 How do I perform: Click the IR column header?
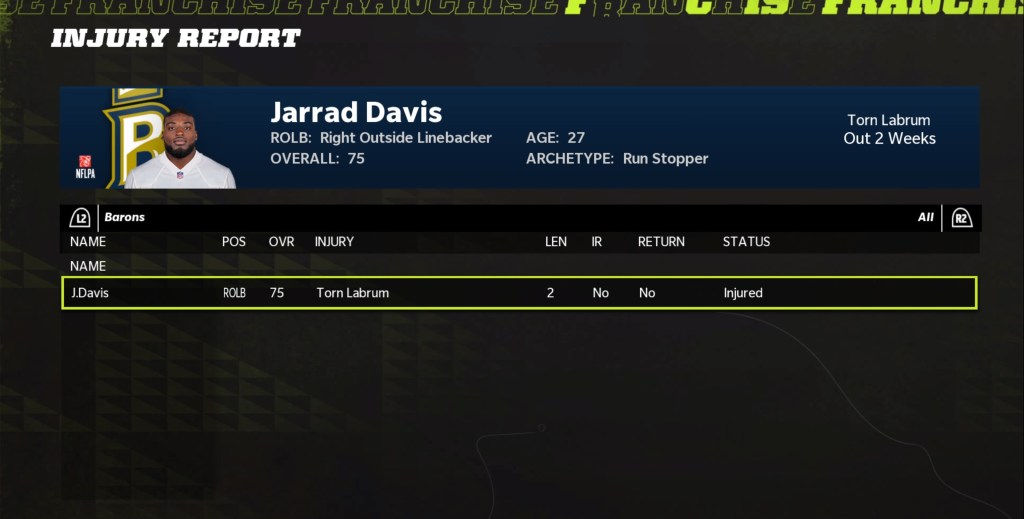point(596,242)
